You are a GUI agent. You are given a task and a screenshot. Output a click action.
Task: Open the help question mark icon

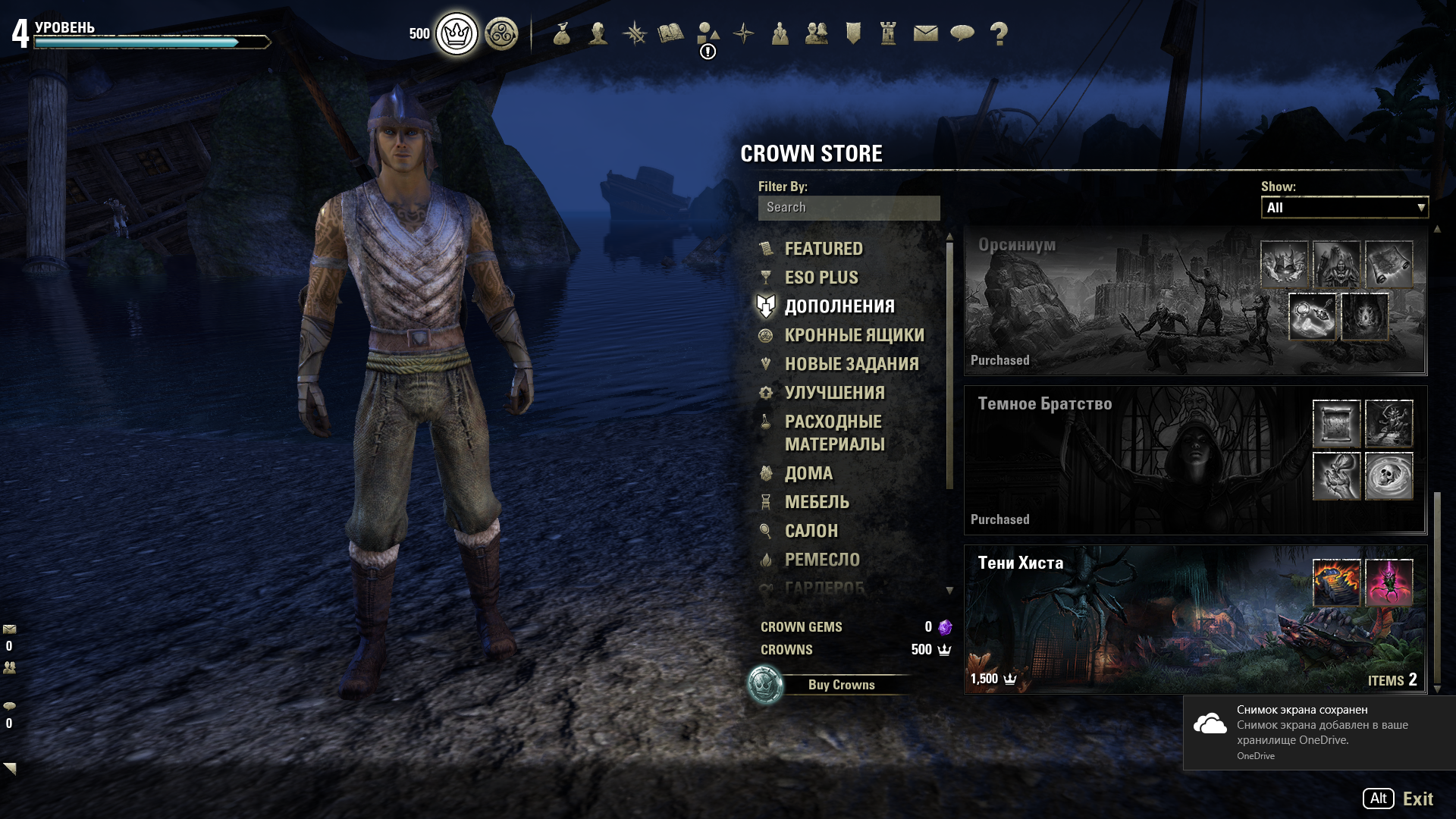pos(999,33)
